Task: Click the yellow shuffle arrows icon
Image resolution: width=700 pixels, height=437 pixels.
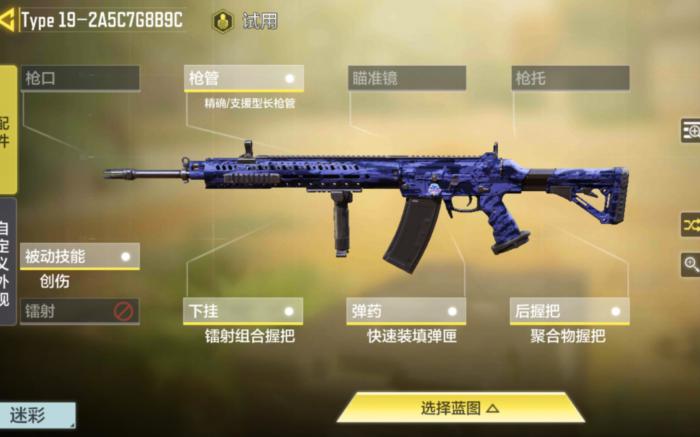Action: (690, 224)
